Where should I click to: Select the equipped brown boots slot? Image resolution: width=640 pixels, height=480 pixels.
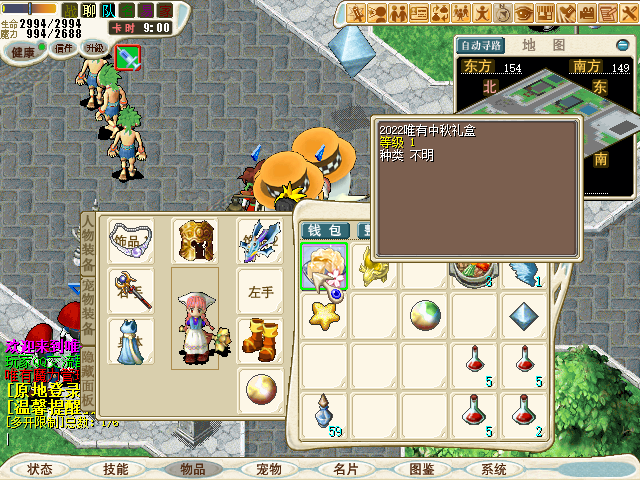259,338
